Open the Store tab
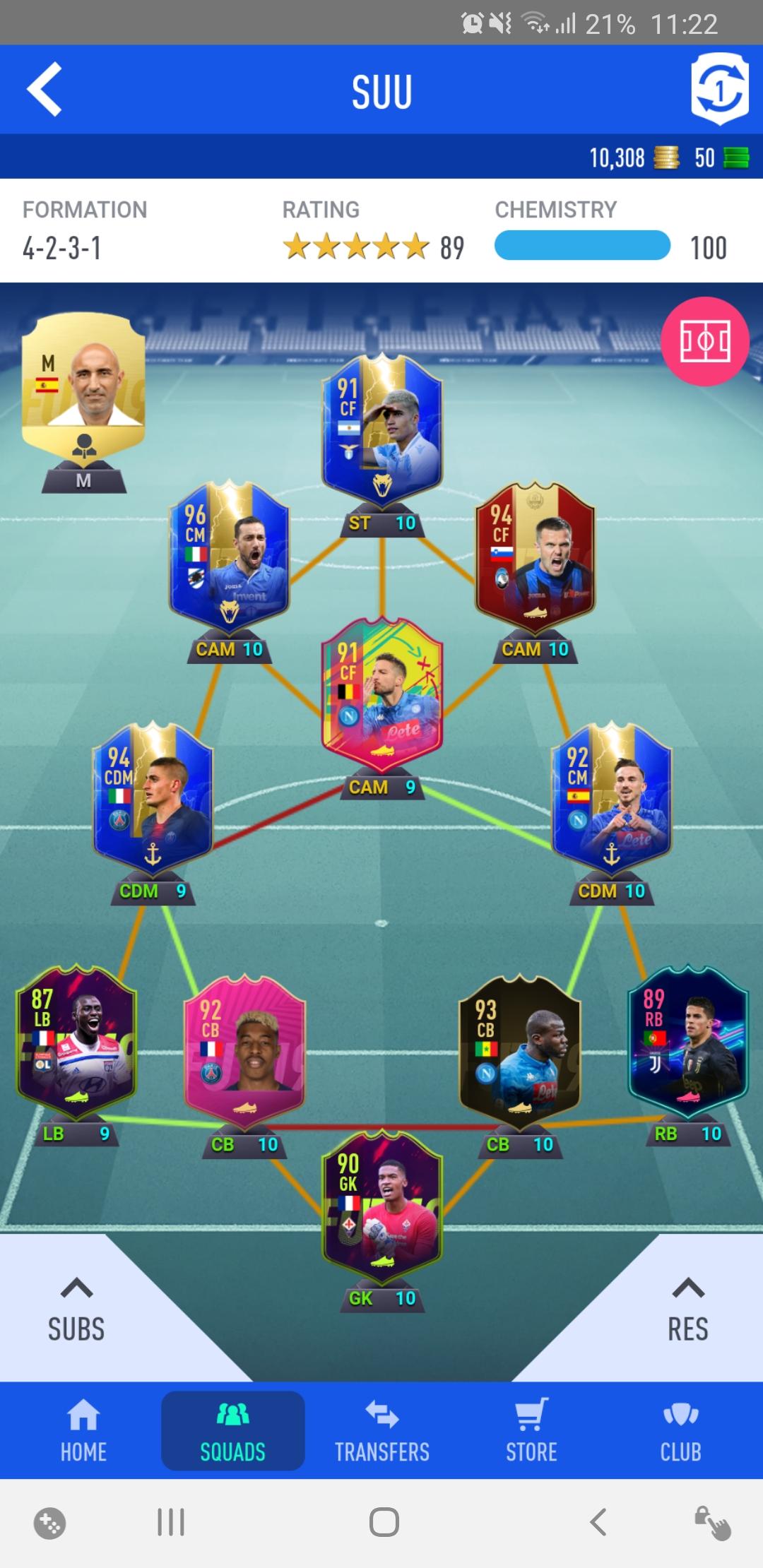The image size is (763, 1568). (x=531, y=1431)
